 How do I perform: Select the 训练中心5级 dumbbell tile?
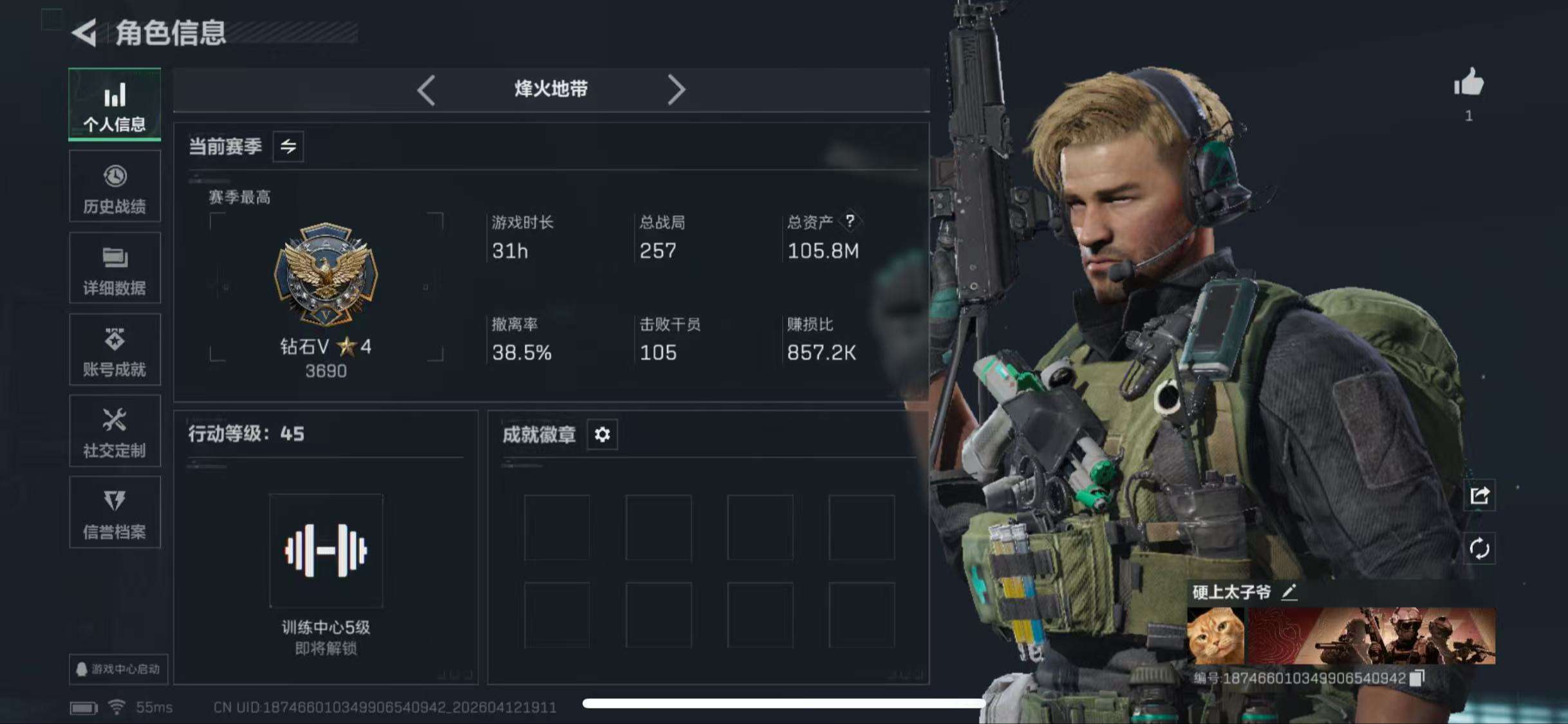(x=326, y=551)
